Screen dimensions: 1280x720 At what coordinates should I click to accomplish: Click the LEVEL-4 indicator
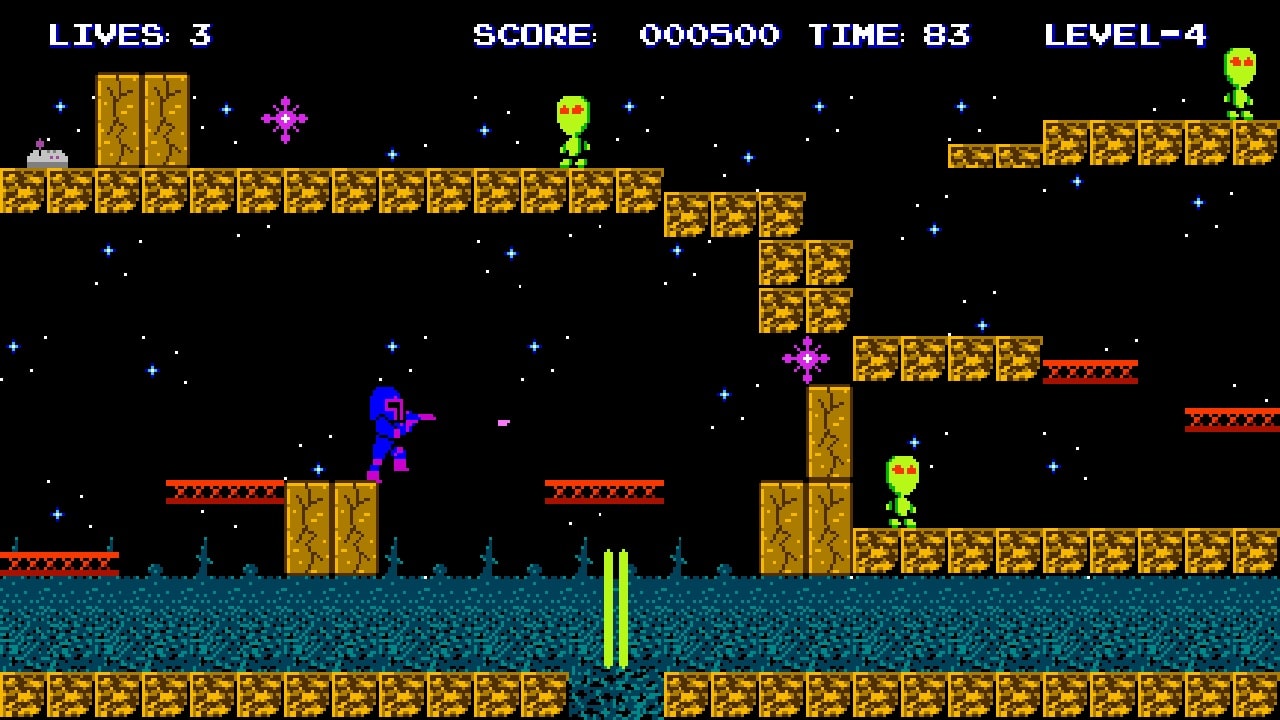pyautogui.click(x=1125, y=35)
